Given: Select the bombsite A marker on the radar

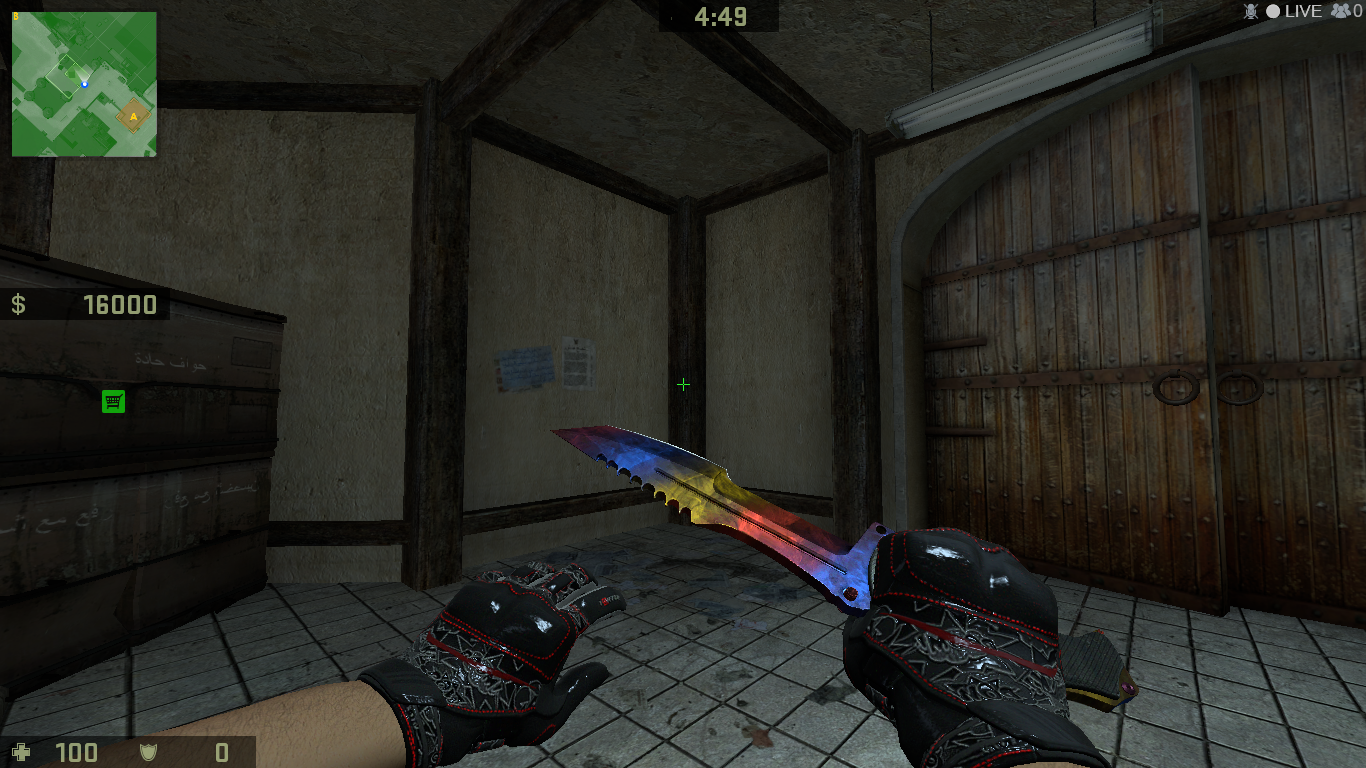Looking at the screenshot, I should 133,117.
